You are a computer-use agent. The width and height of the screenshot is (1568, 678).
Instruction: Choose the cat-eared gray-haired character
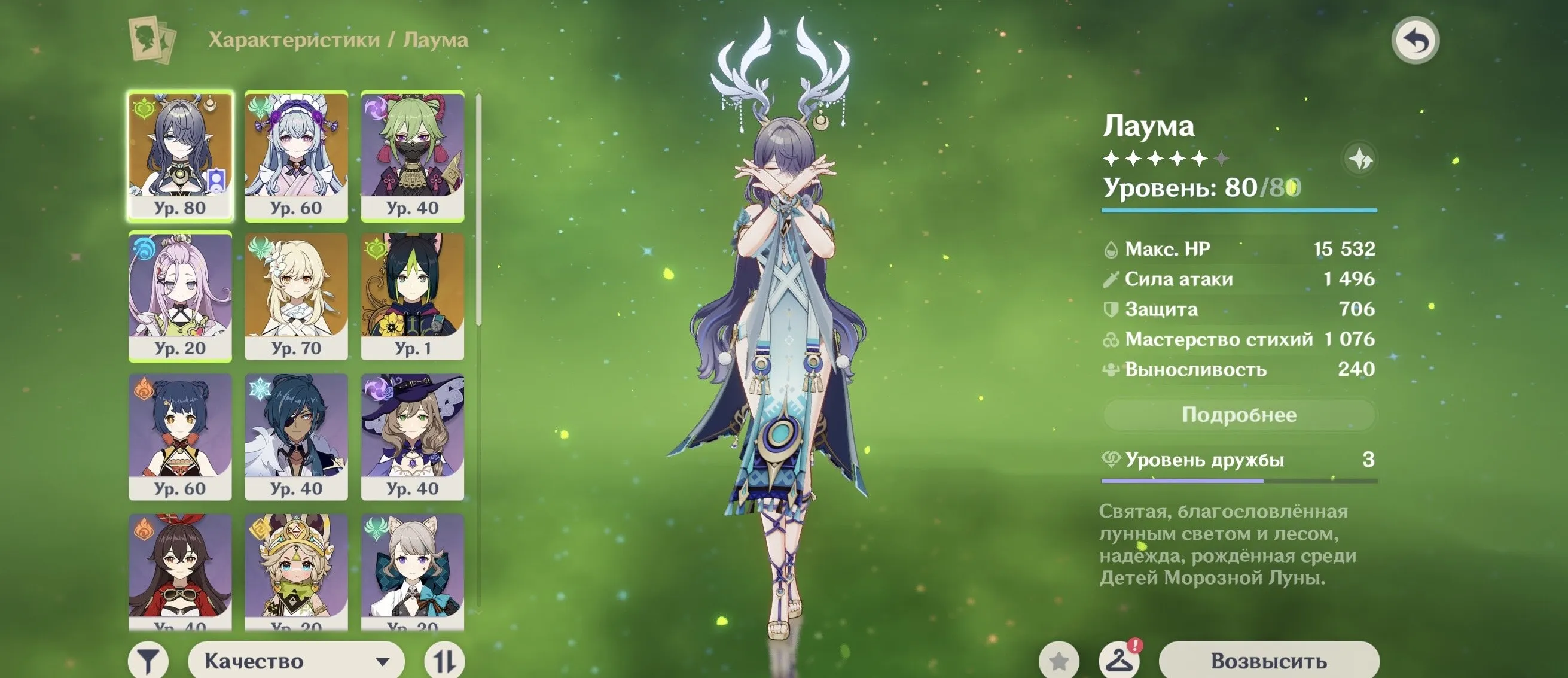click(413, 571)
